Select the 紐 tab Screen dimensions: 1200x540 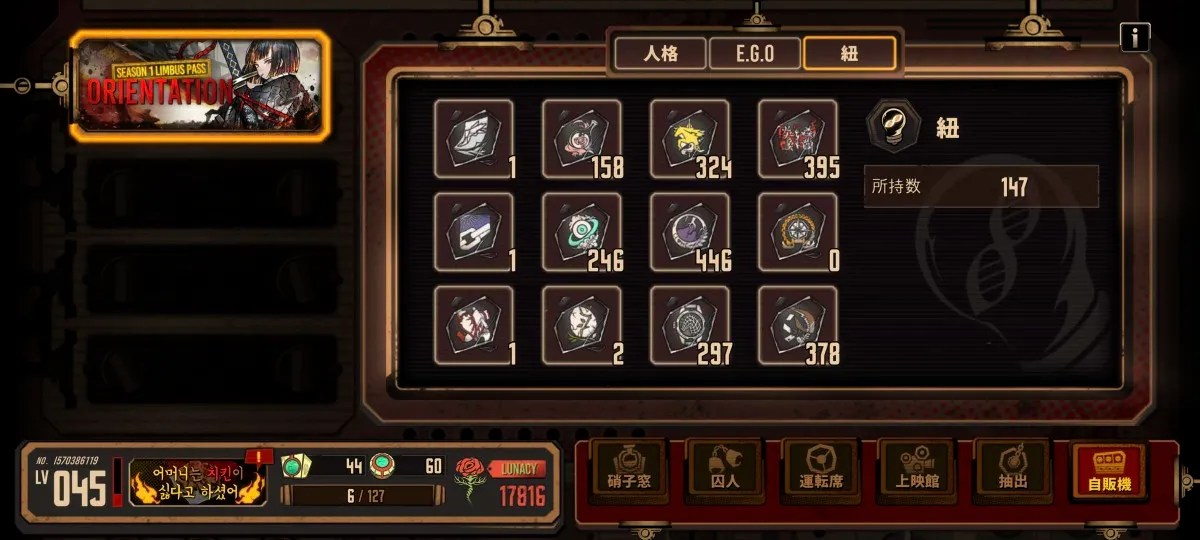pos(849,53)
